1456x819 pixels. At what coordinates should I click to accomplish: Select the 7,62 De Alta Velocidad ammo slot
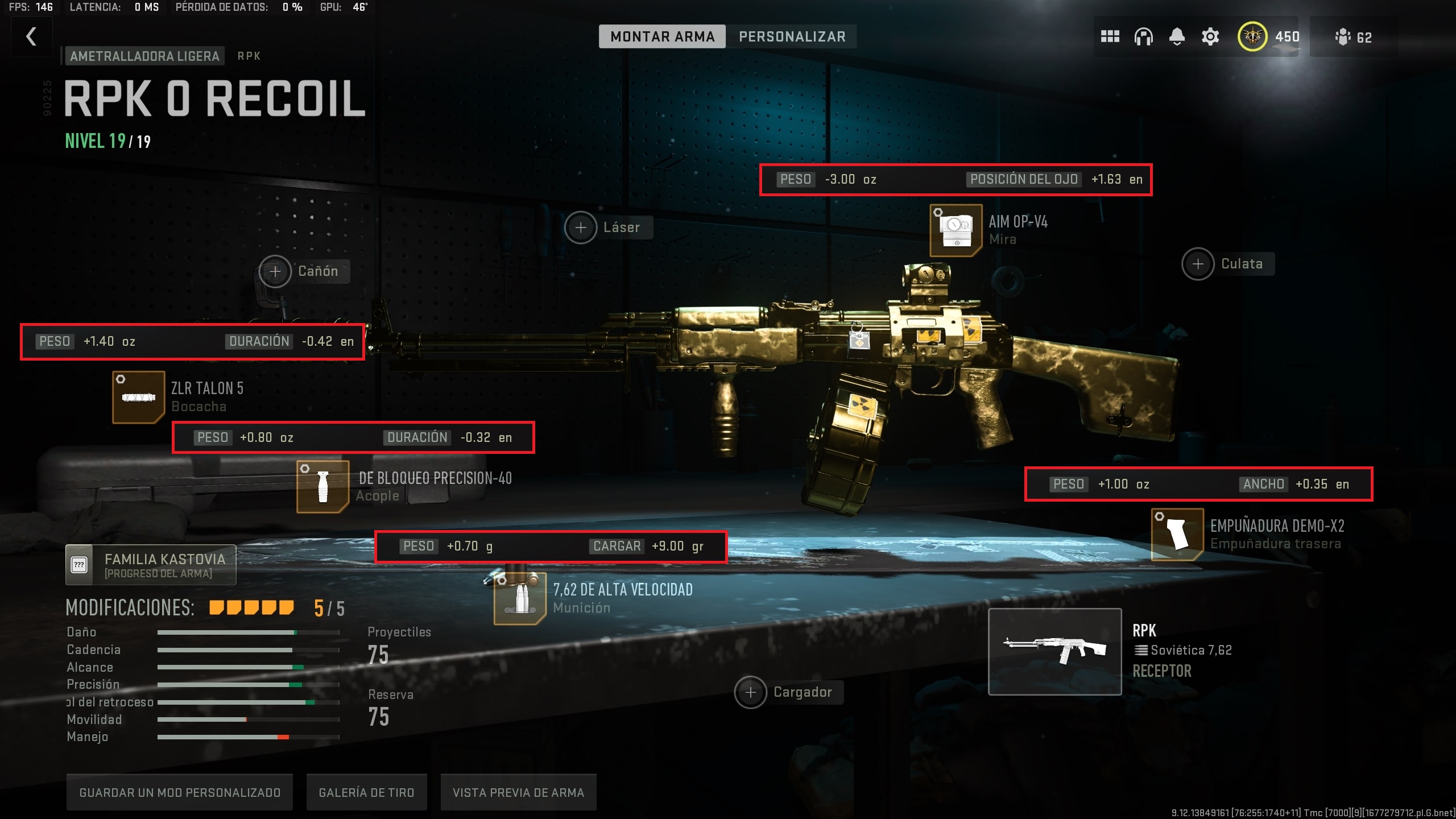(x=519, y=598)
